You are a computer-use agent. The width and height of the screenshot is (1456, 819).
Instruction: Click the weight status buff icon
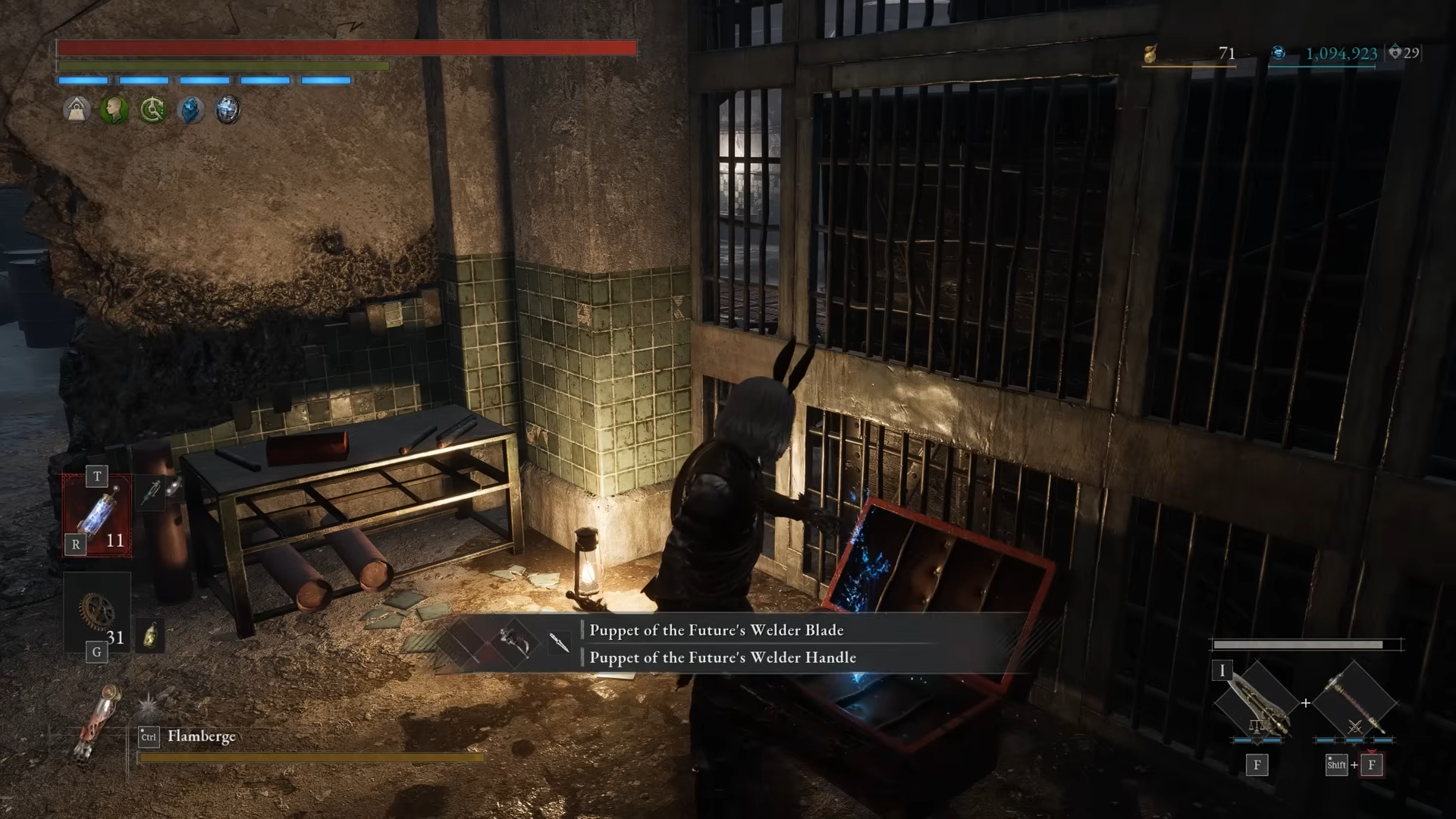(x=77, y=111)
